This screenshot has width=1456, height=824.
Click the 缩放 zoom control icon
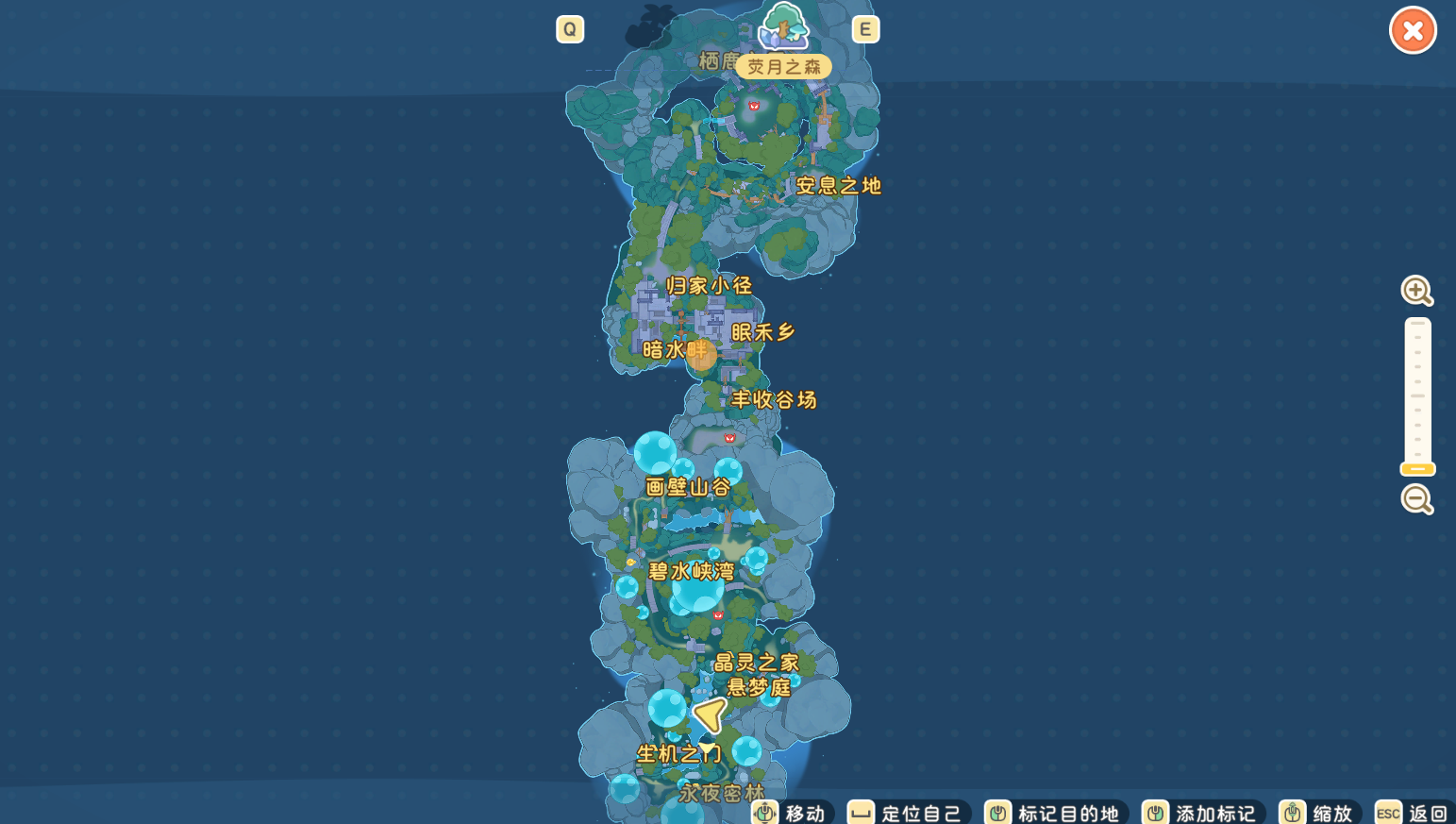1293,812
